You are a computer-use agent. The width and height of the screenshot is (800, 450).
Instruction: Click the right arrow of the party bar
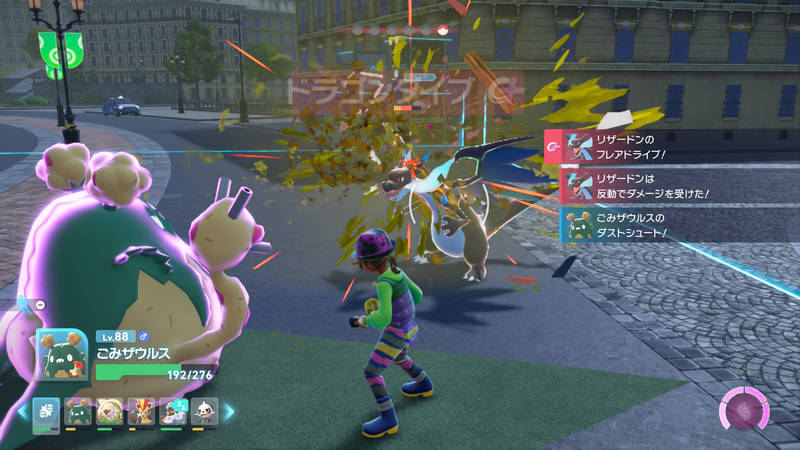pos(229,411)
